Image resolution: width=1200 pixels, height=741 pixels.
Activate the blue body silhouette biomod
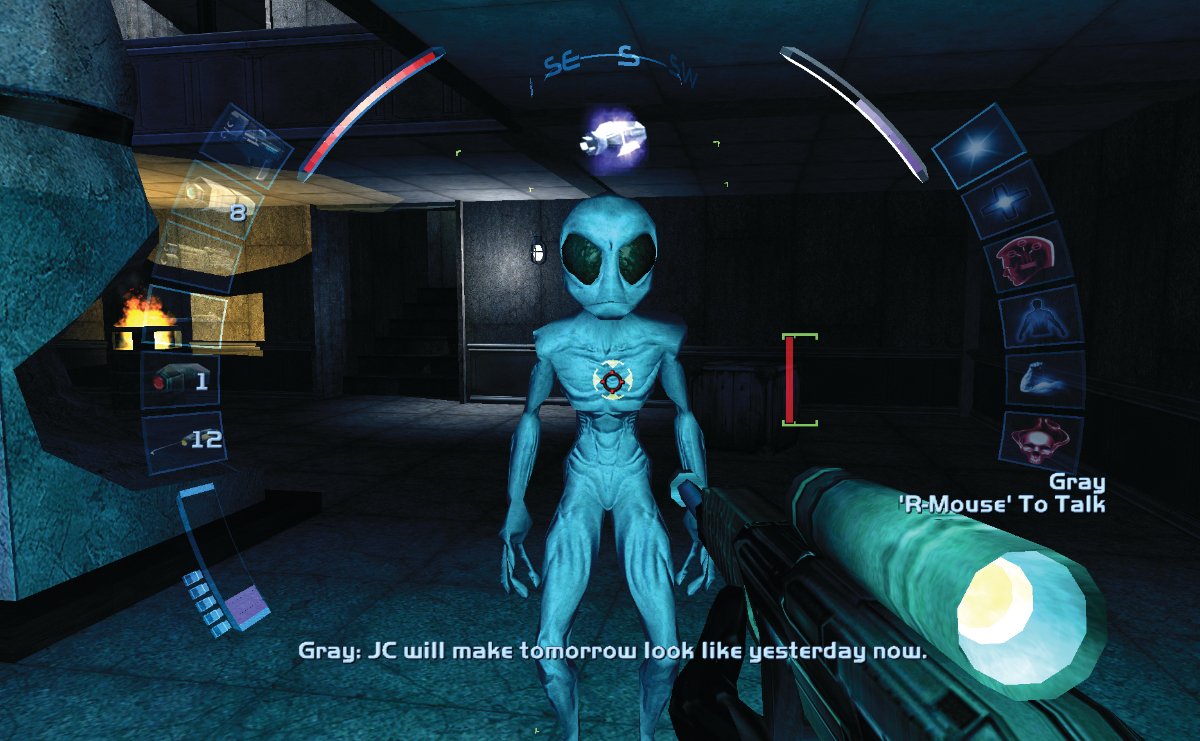point(1041,320)
